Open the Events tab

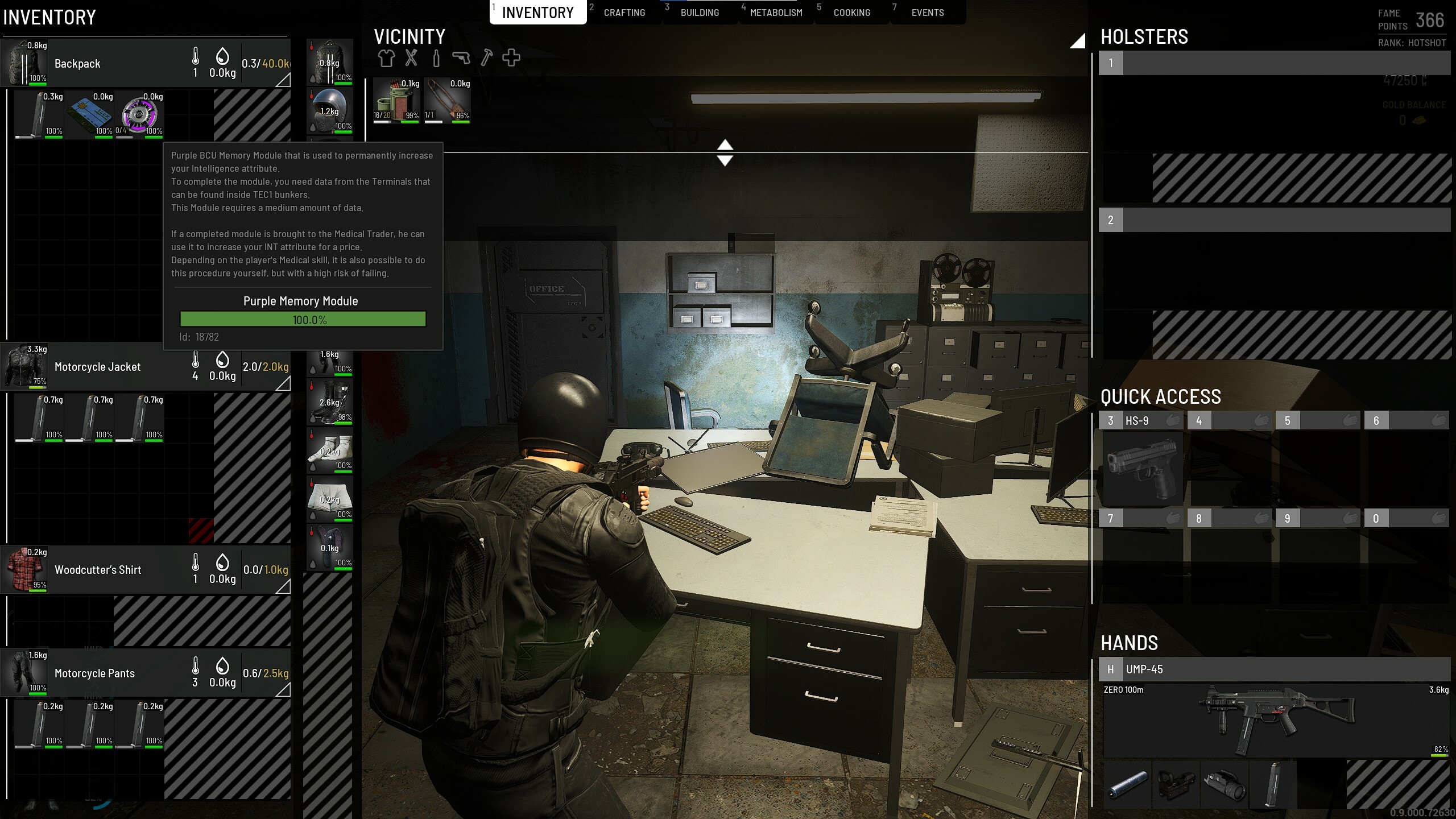[x=927, y=13]
